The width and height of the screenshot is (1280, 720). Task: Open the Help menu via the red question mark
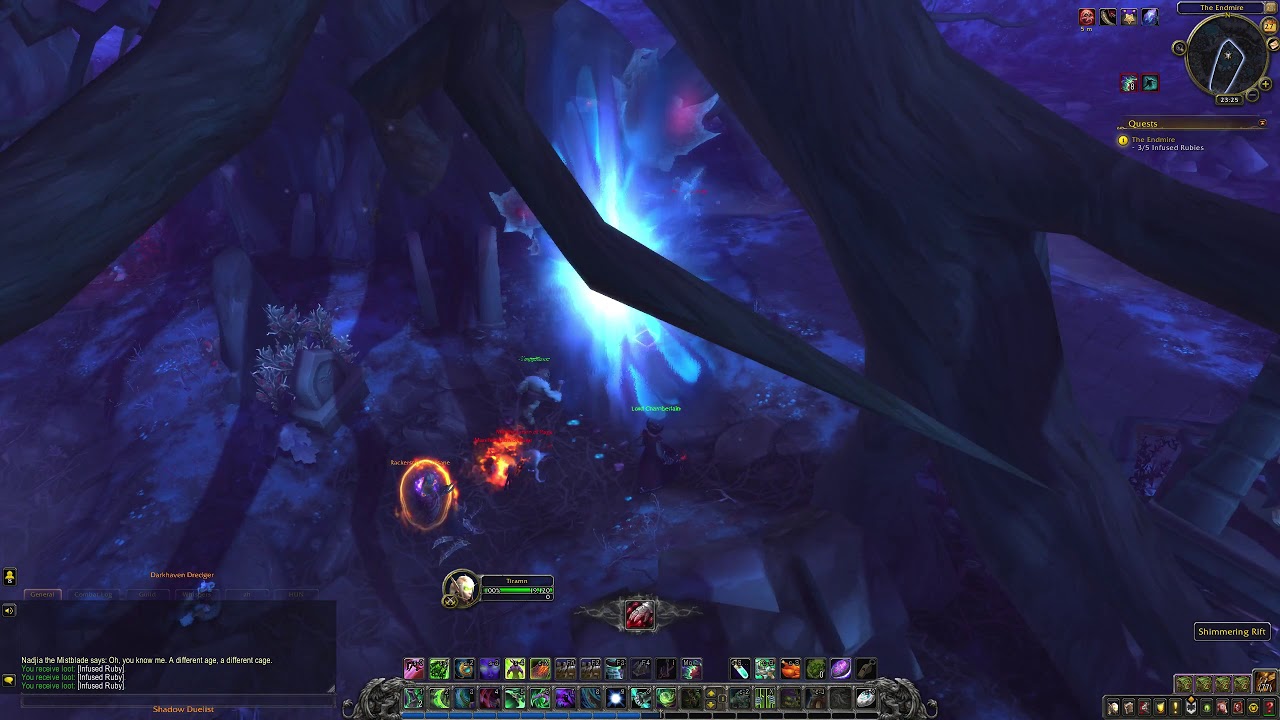point(1269,707)
